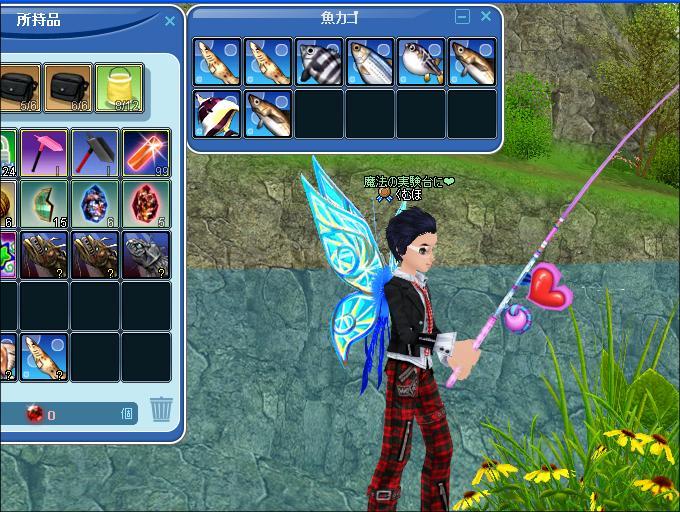Select the grey dragon statue item
Viewport: 680px width, 512px height.
pos(146,255)
